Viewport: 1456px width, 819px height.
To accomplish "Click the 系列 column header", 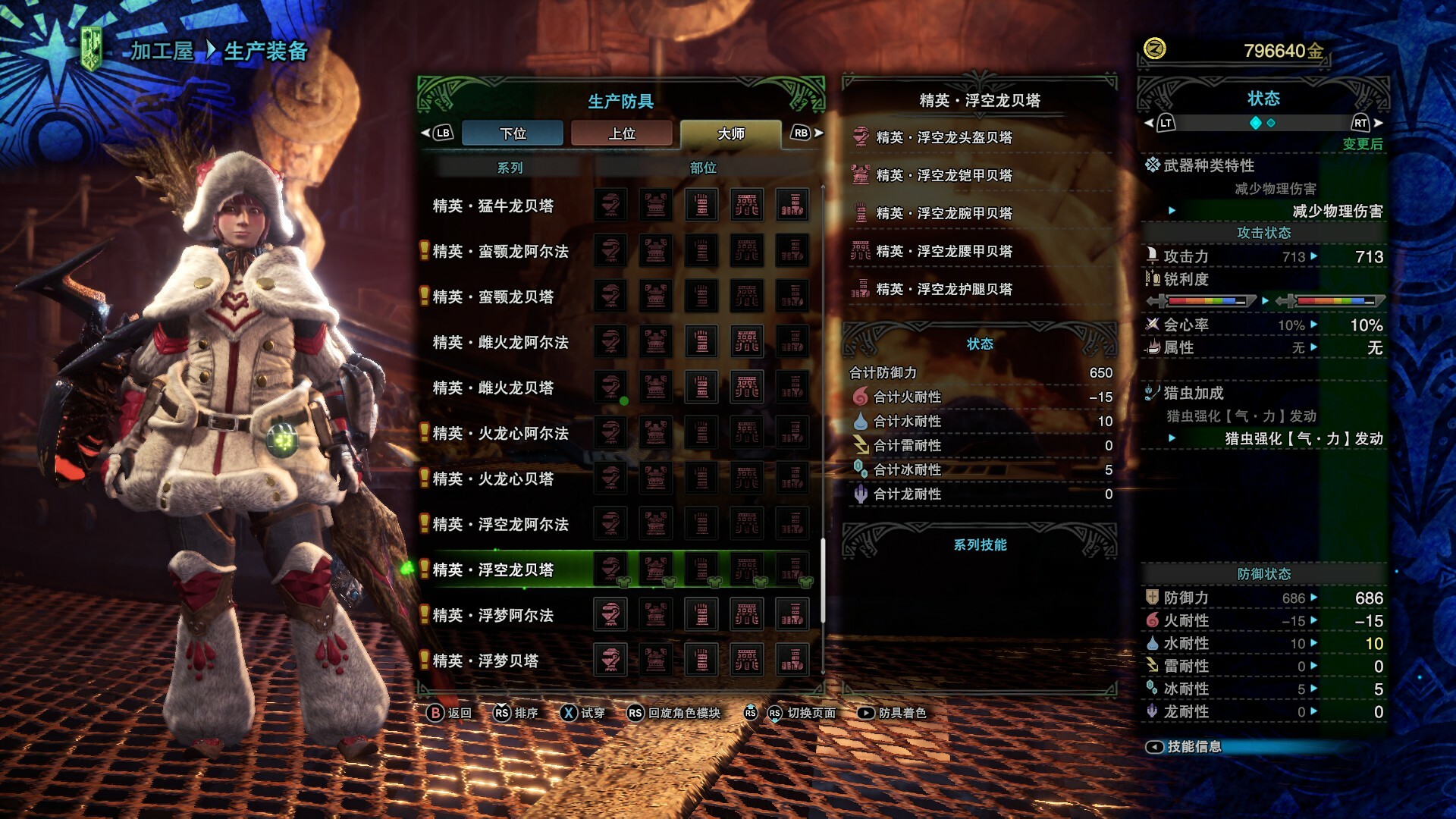I will coord(510,168).
